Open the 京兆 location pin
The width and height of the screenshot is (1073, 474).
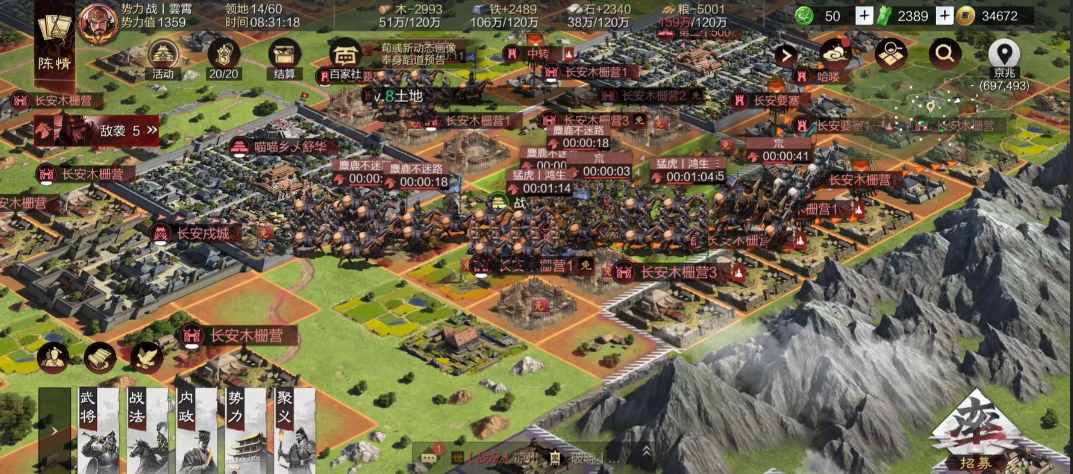point(1004,55)
